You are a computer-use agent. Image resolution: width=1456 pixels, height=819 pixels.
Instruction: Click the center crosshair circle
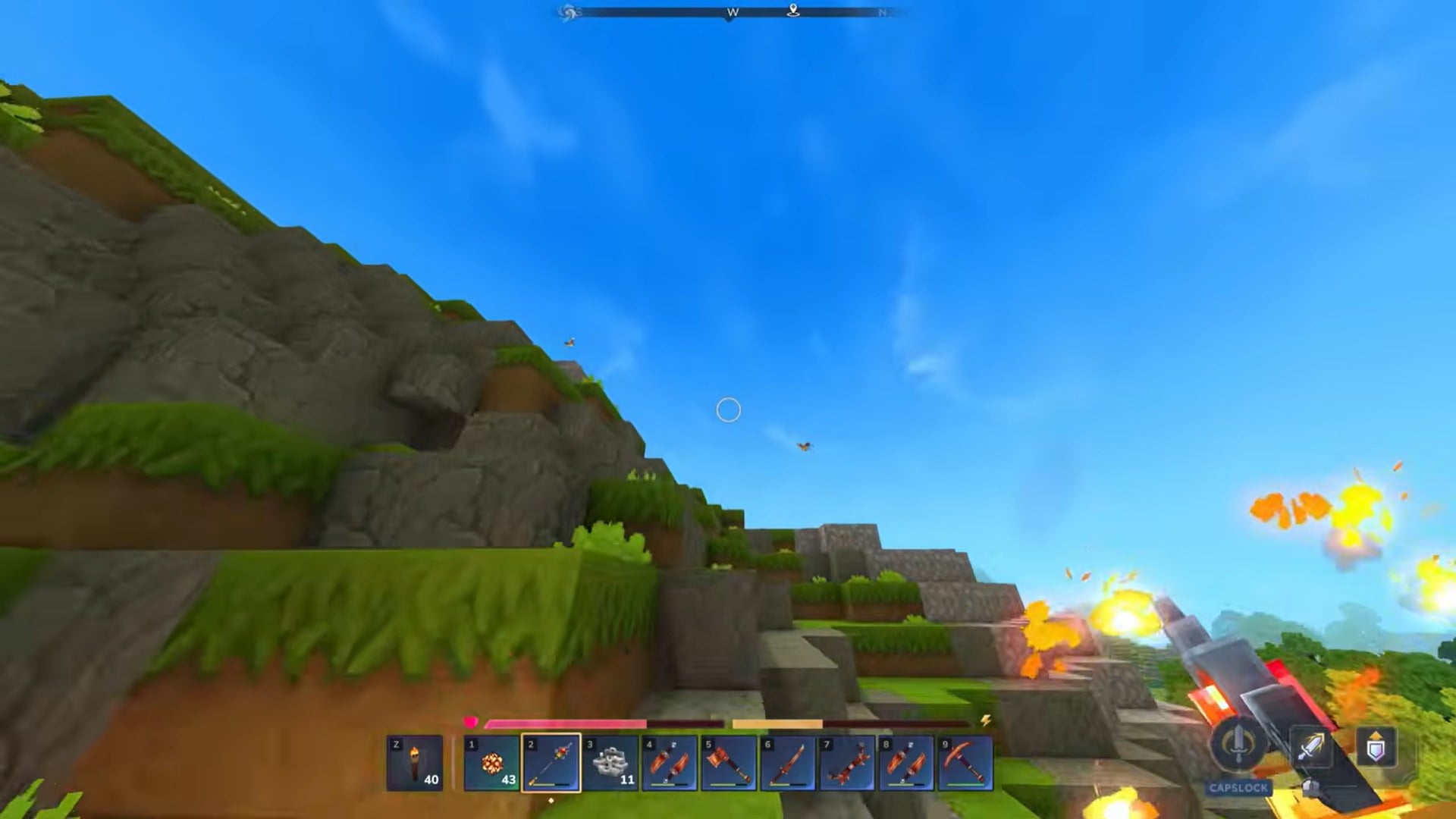tap(728, 409)
